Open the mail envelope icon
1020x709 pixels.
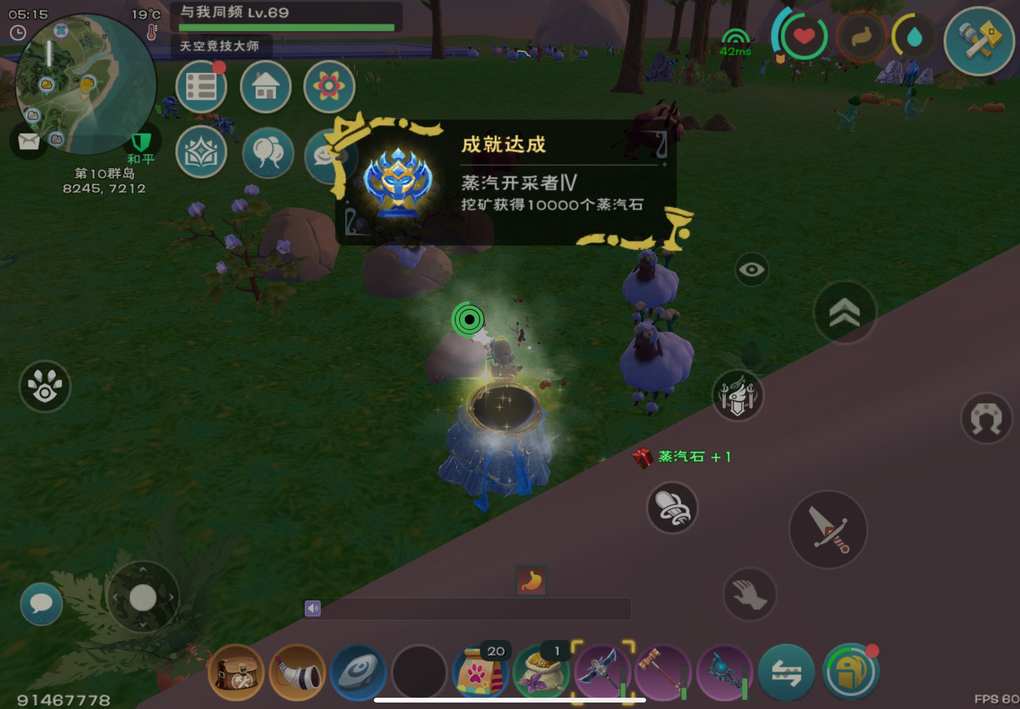pyautogui.click(x=29, y=141)
